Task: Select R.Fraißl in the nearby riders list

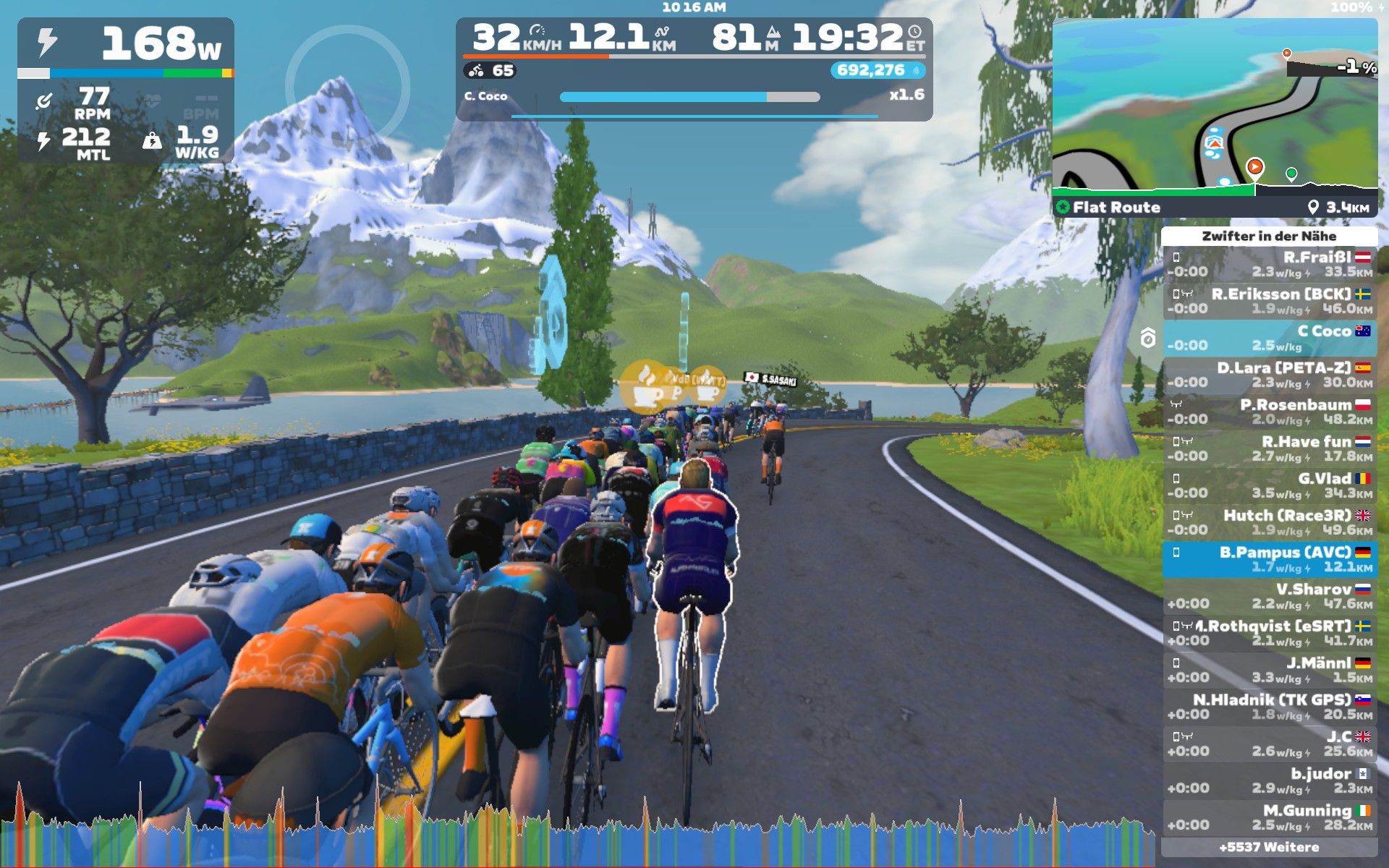Action: pyautogui.click(x=1270, y=265)
